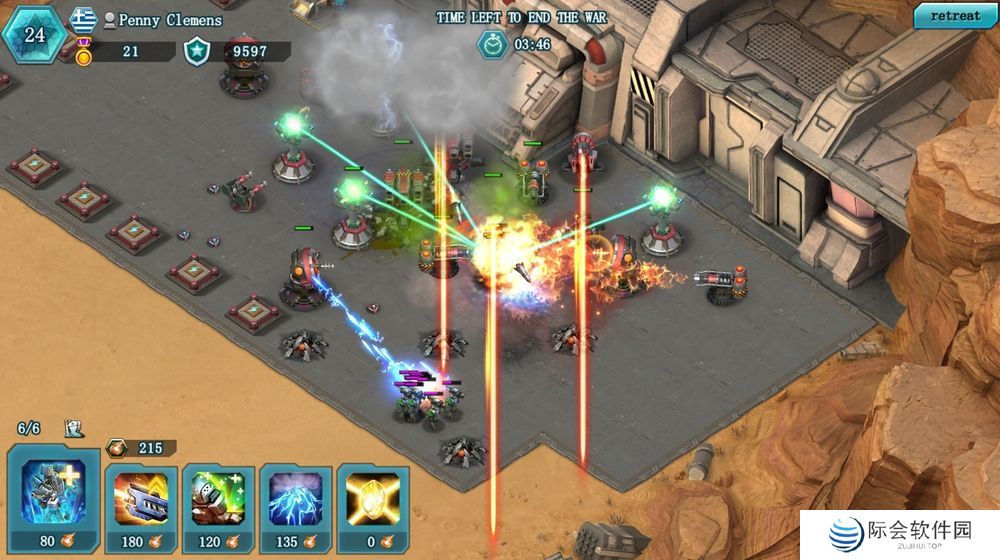
Task: Open Penny Clemens player profile
Action: point(170,20)
